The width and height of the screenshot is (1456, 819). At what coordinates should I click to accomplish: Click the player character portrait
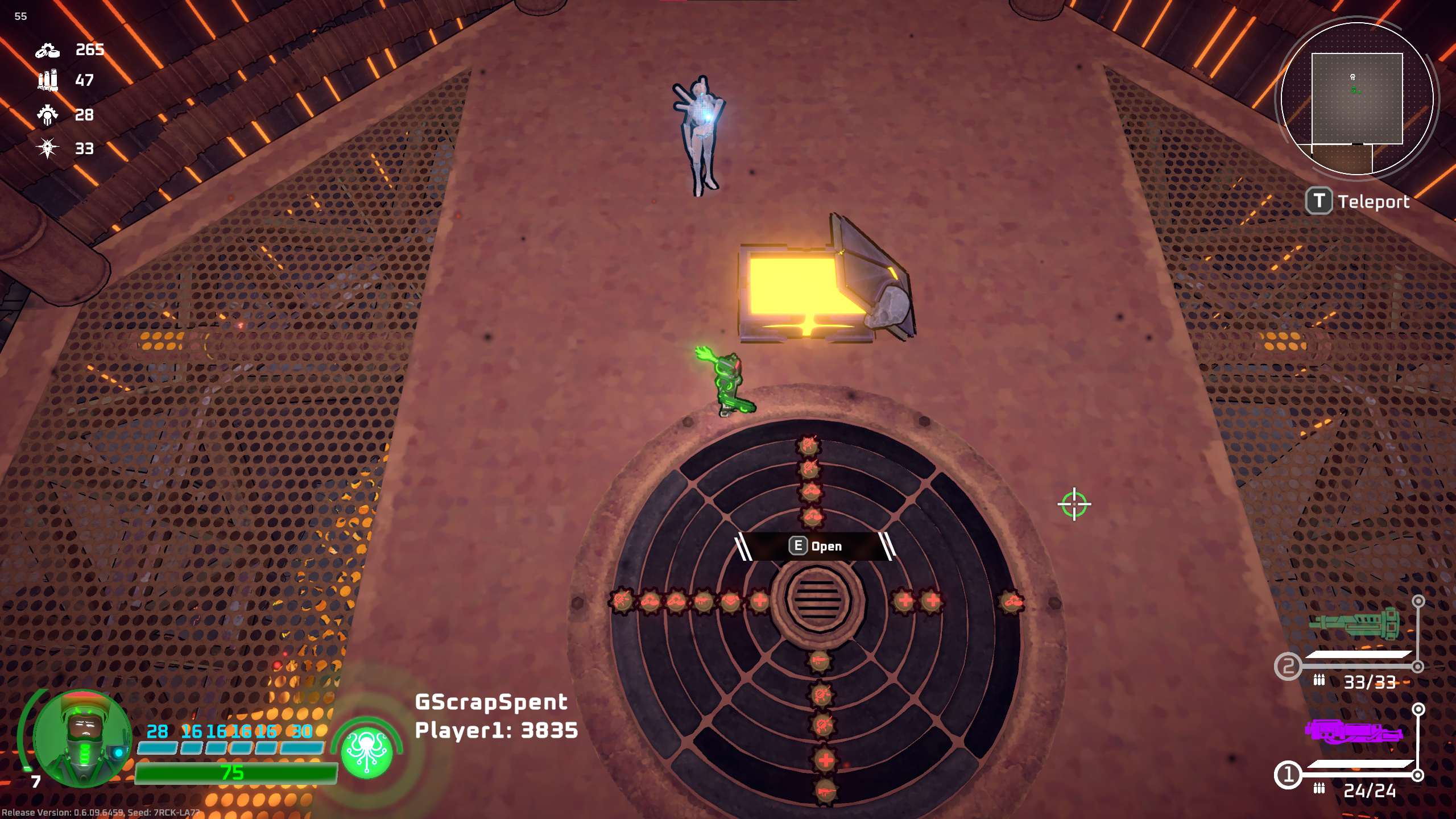[83, 738]
